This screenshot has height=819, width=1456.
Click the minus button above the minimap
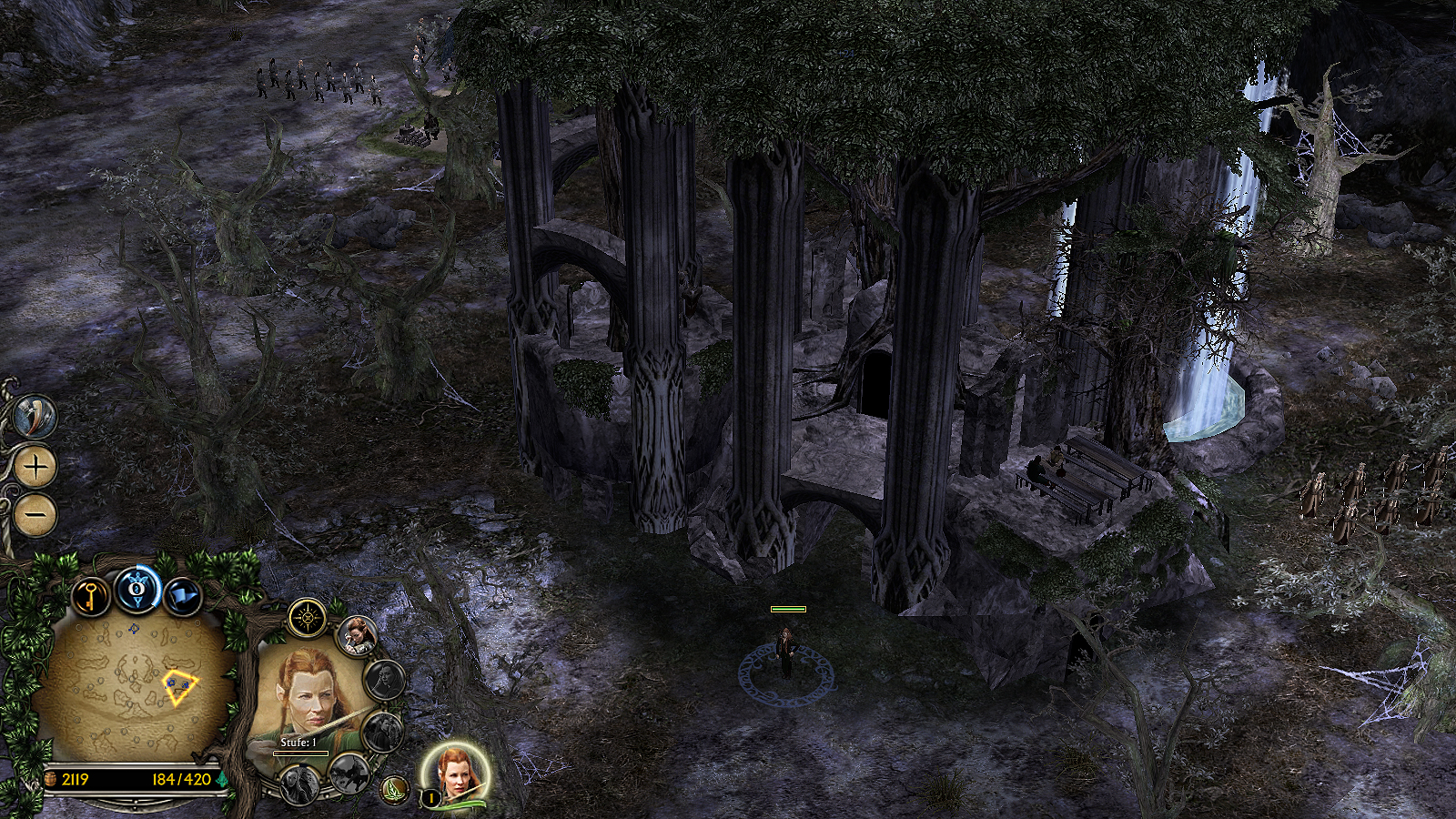click(36, 515)
